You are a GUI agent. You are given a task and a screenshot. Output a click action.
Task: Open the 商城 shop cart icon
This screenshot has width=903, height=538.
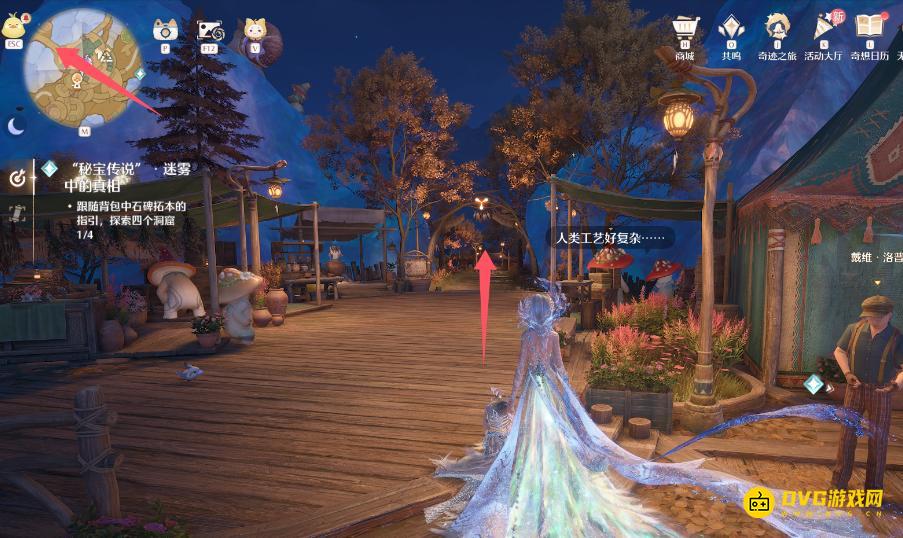click(684, 29)
